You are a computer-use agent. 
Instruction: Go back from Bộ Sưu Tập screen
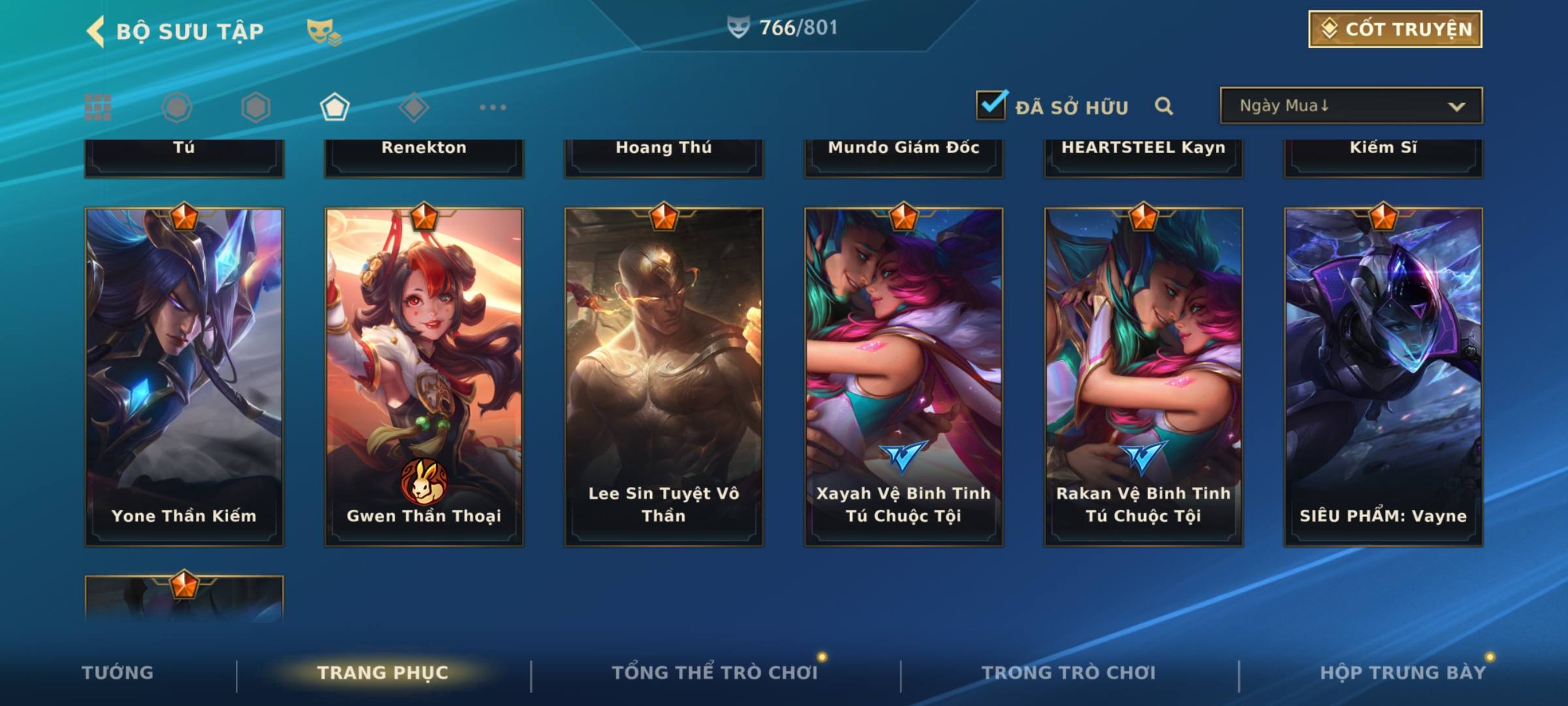coord(96,31)
